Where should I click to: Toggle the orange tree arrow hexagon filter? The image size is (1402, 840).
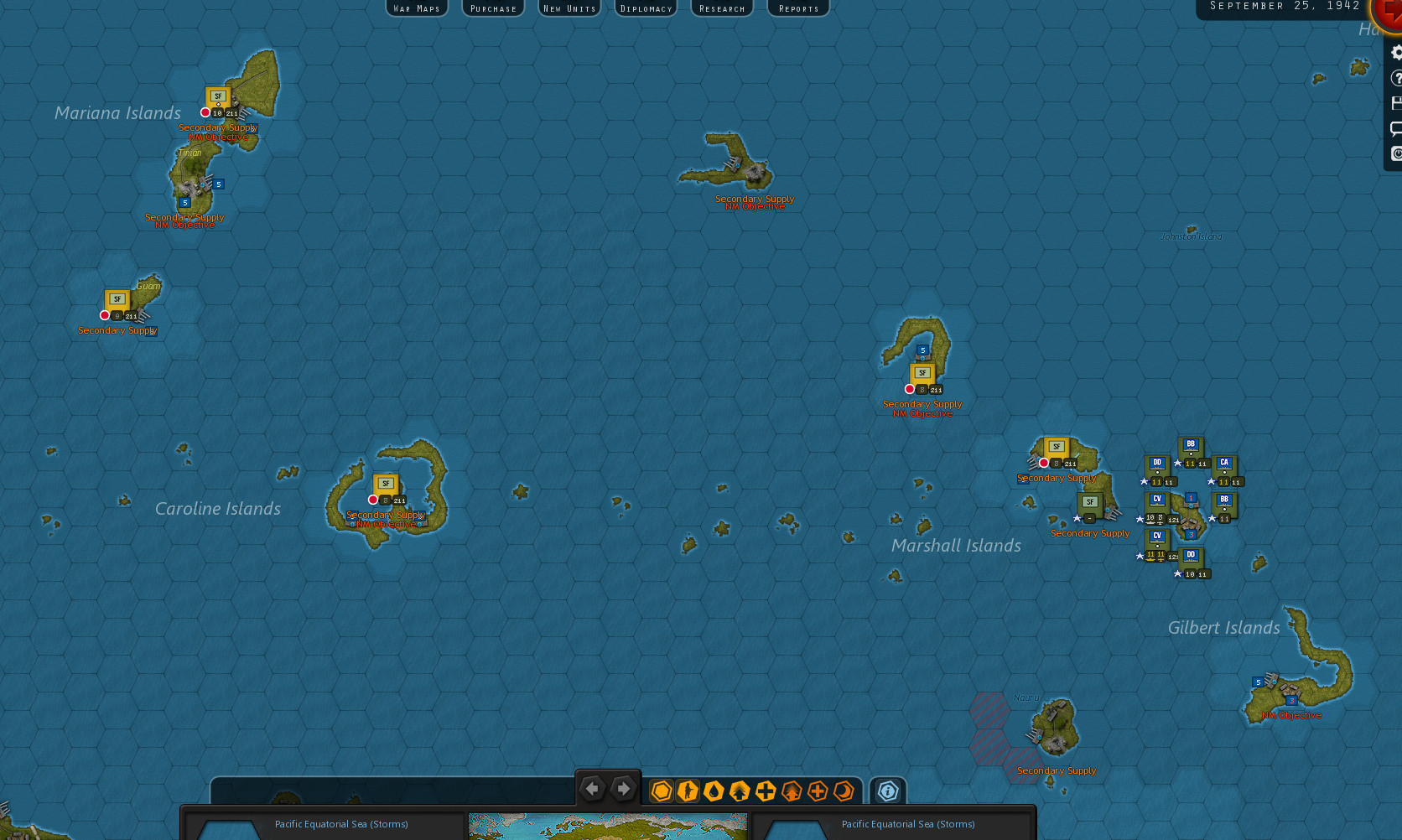[792, 791]
